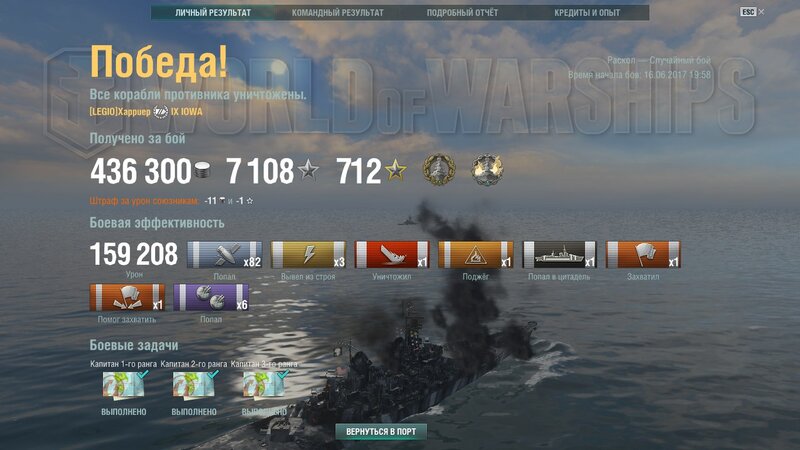Click the Вывел из строя x3 ribbon
This screenshot has height=450, width=800.
309,255
